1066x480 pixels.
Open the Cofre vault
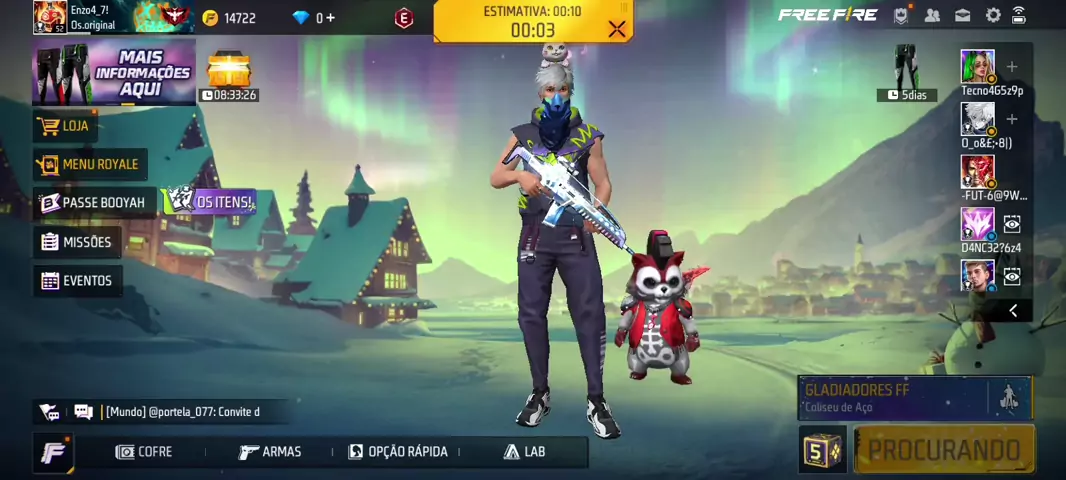144,452
